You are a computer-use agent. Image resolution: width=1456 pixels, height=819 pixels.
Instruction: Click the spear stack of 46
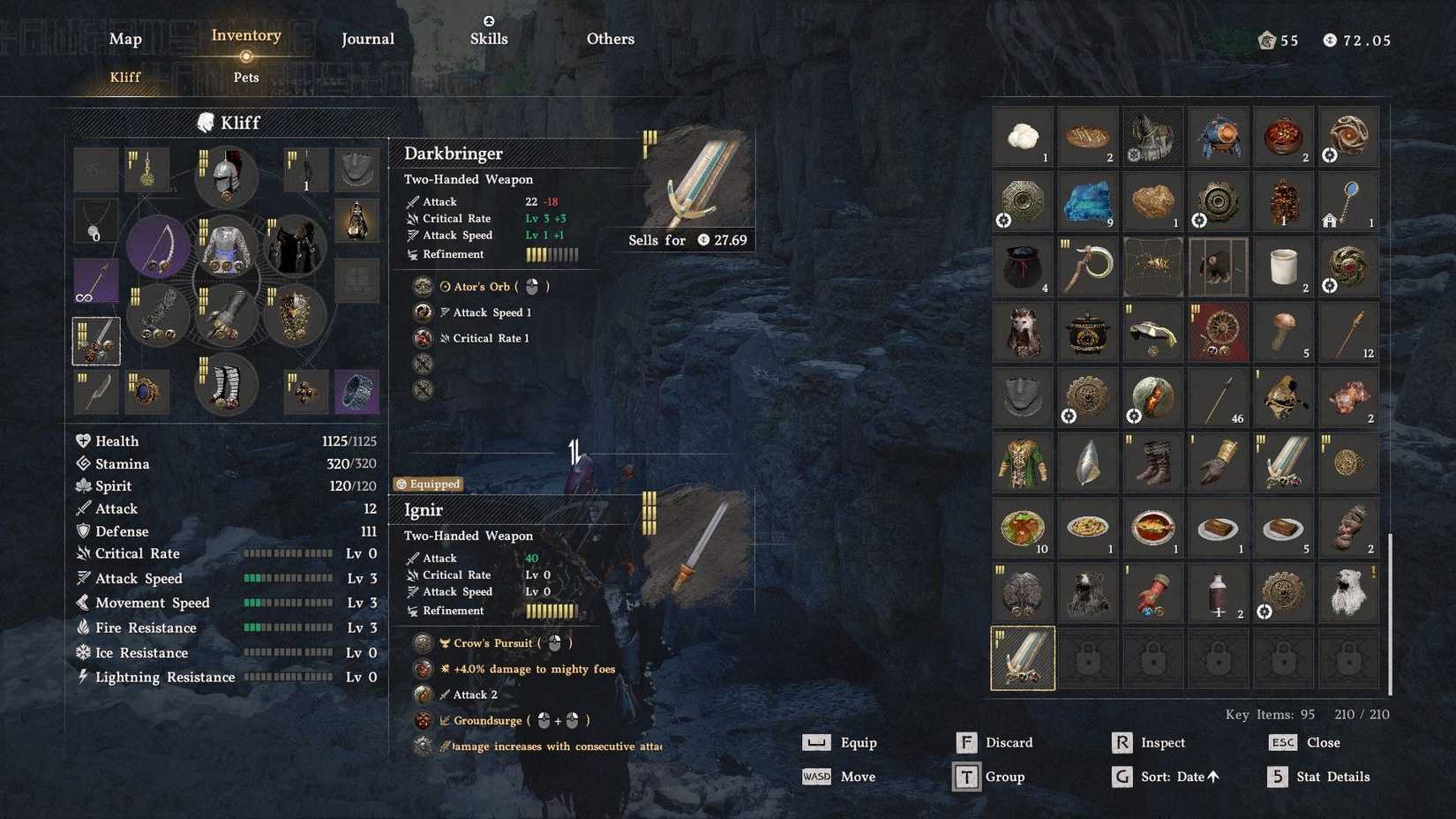(1219, 398)
